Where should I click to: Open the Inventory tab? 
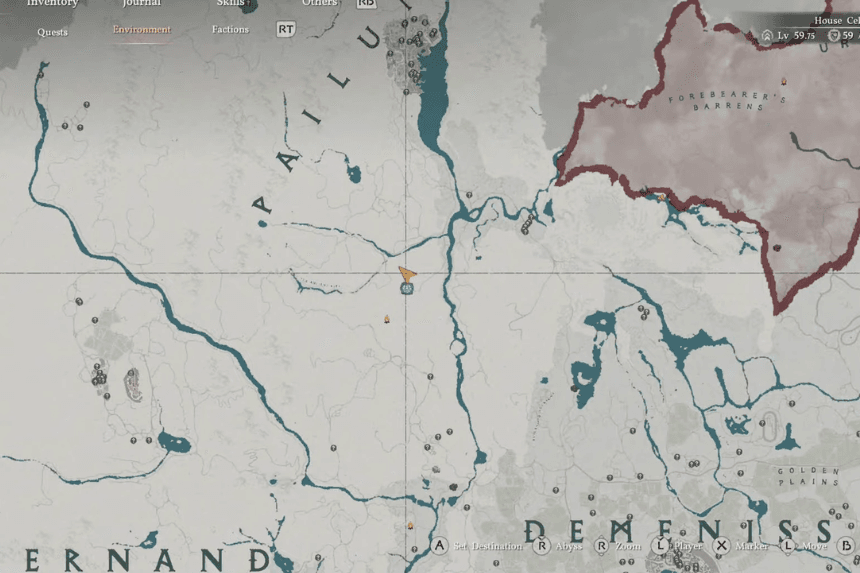(x=52, y=4)
